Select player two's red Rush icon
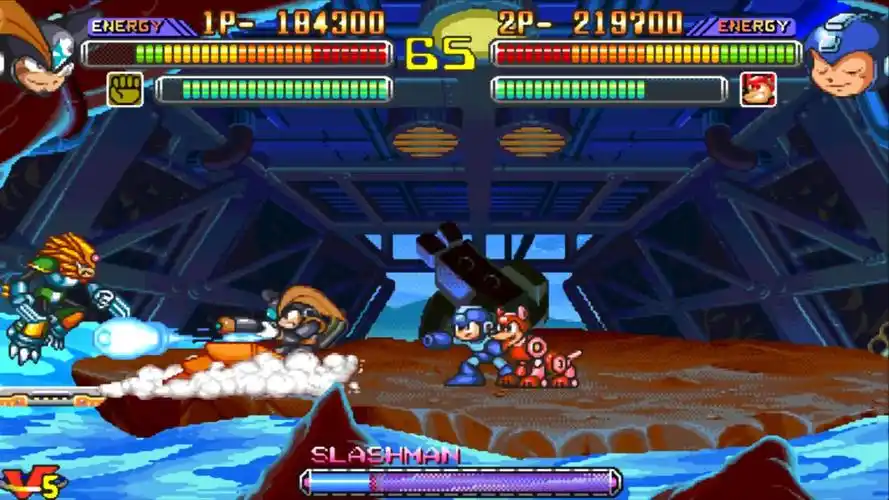This screenshot has width=889, height=500. [x=758, y=90]
